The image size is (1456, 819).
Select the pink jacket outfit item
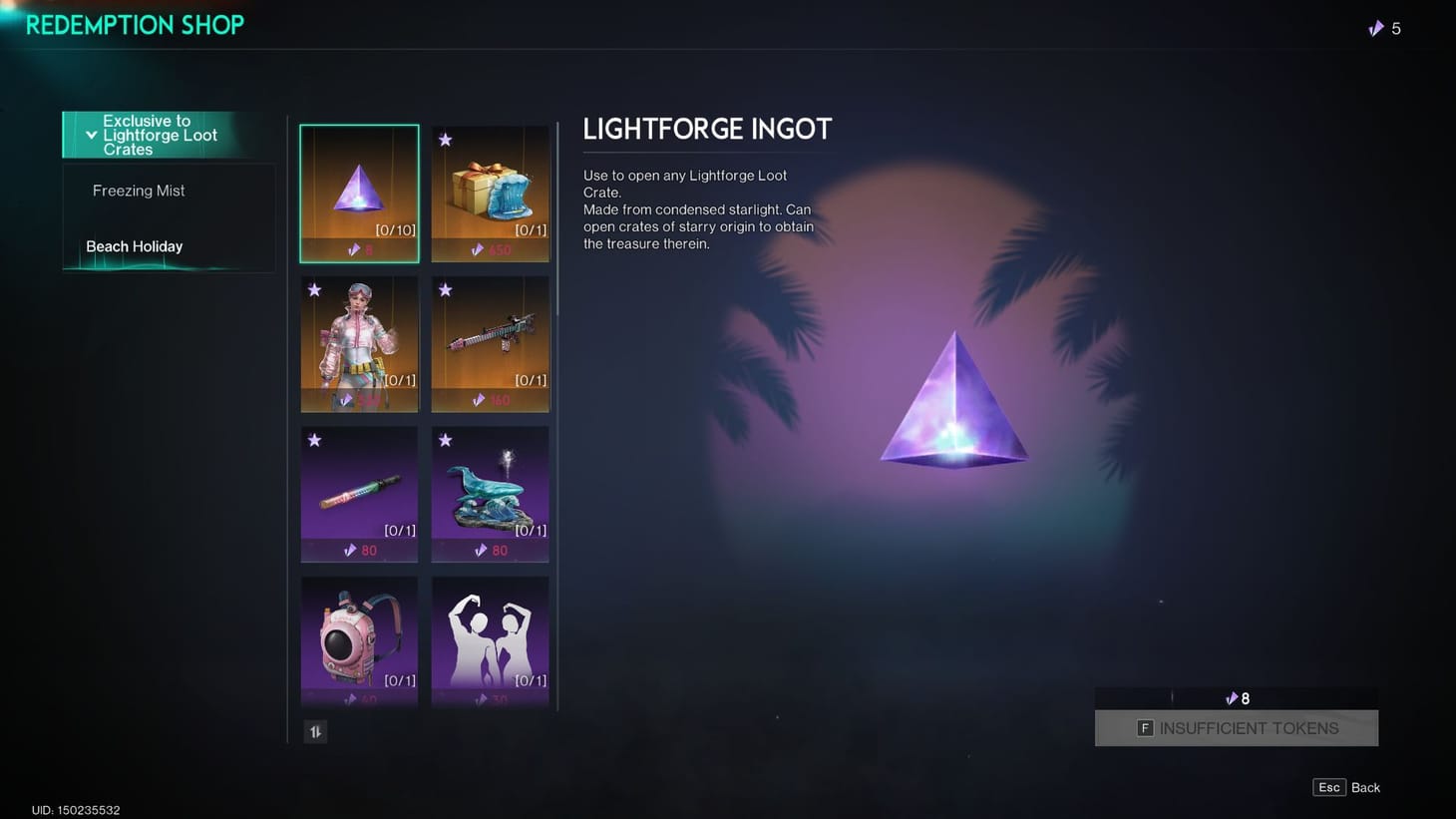[x=359, y=342]
